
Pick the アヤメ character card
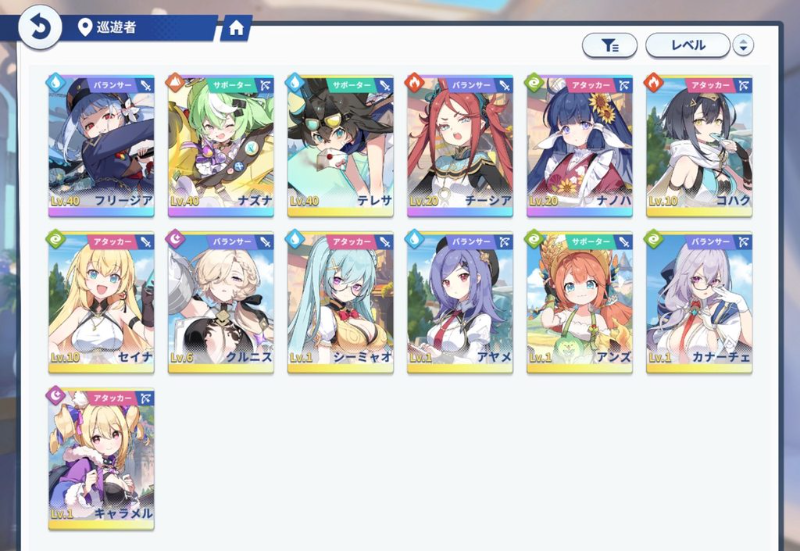click(x=460, y=301)
